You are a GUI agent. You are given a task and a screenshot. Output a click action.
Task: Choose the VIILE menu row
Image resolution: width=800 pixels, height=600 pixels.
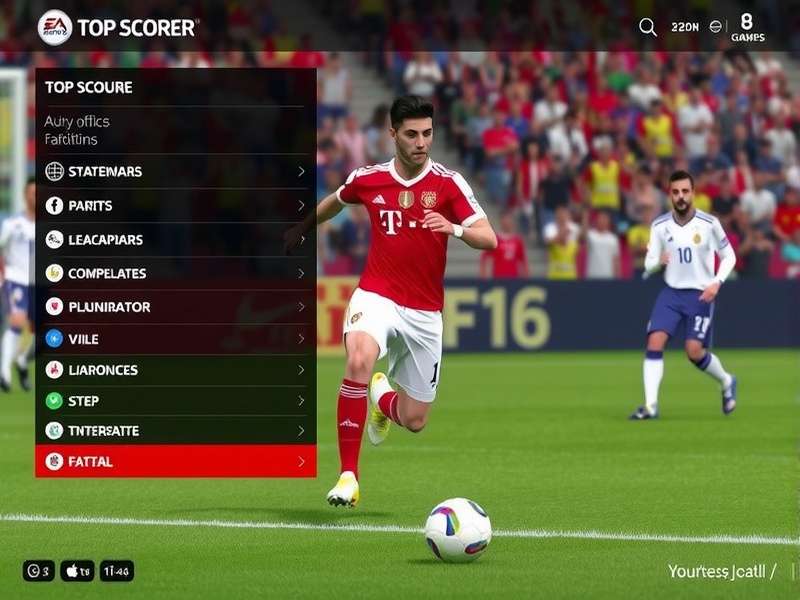[175, 339]
